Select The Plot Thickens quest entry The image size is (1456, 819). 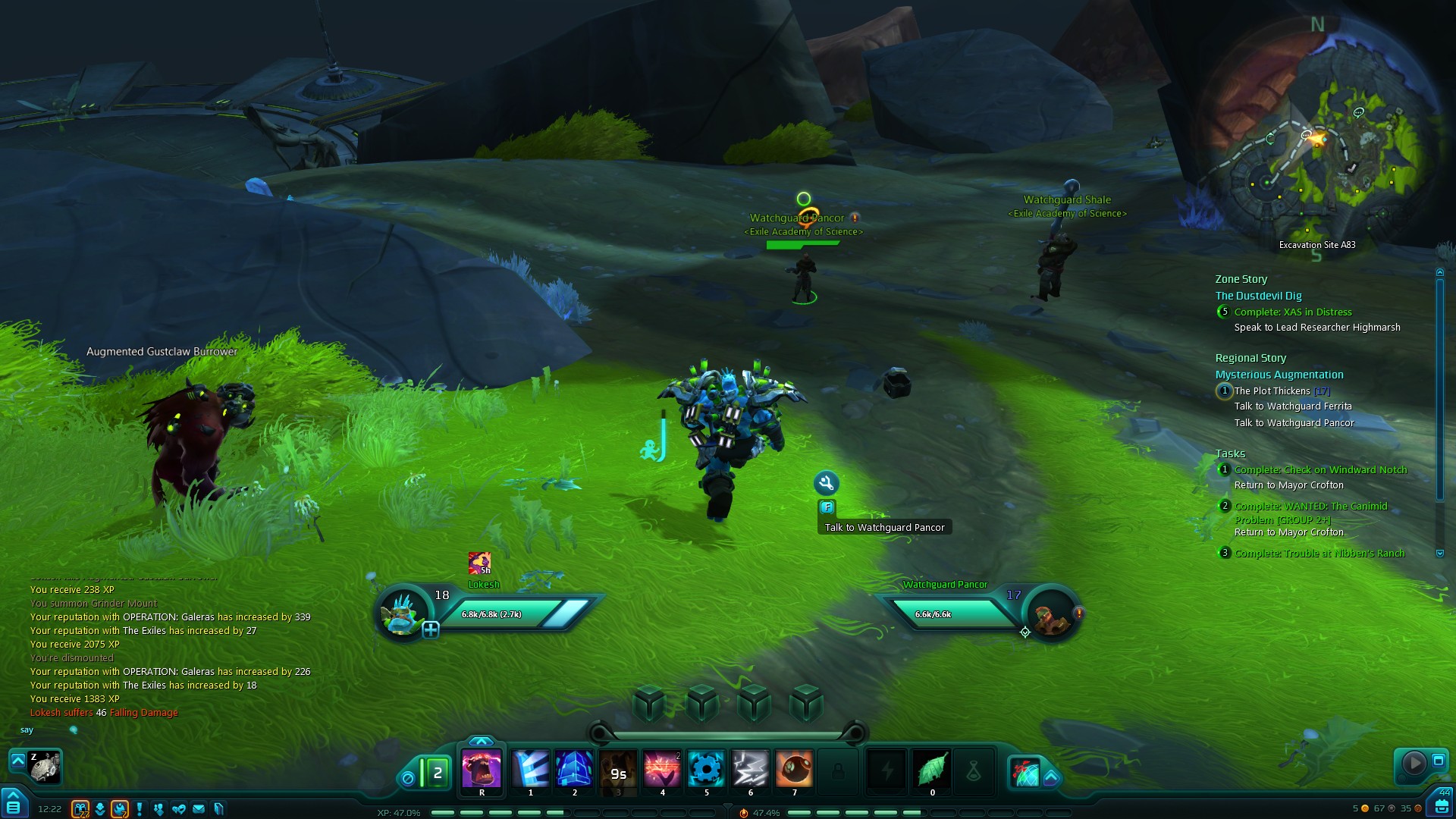tap(1272, 391)
